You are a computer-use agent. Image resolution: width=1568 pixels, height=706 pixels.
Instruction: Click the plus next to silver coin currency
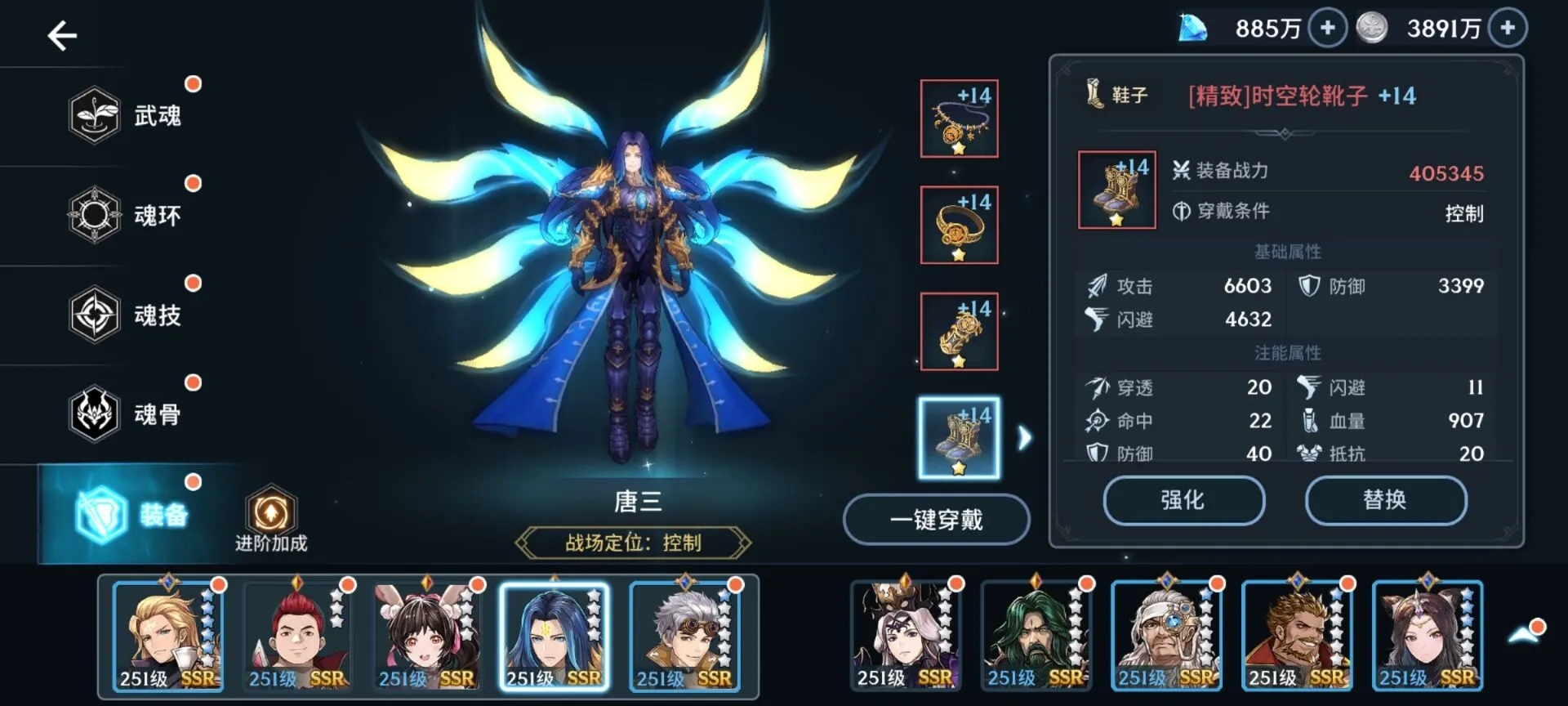tap(1507, 27)
